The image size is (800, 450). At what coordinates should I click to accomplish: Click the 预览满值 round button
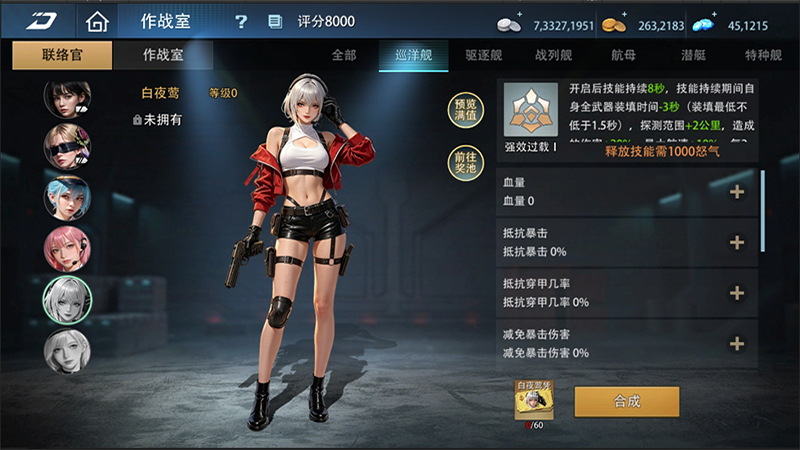coord(465,110)
